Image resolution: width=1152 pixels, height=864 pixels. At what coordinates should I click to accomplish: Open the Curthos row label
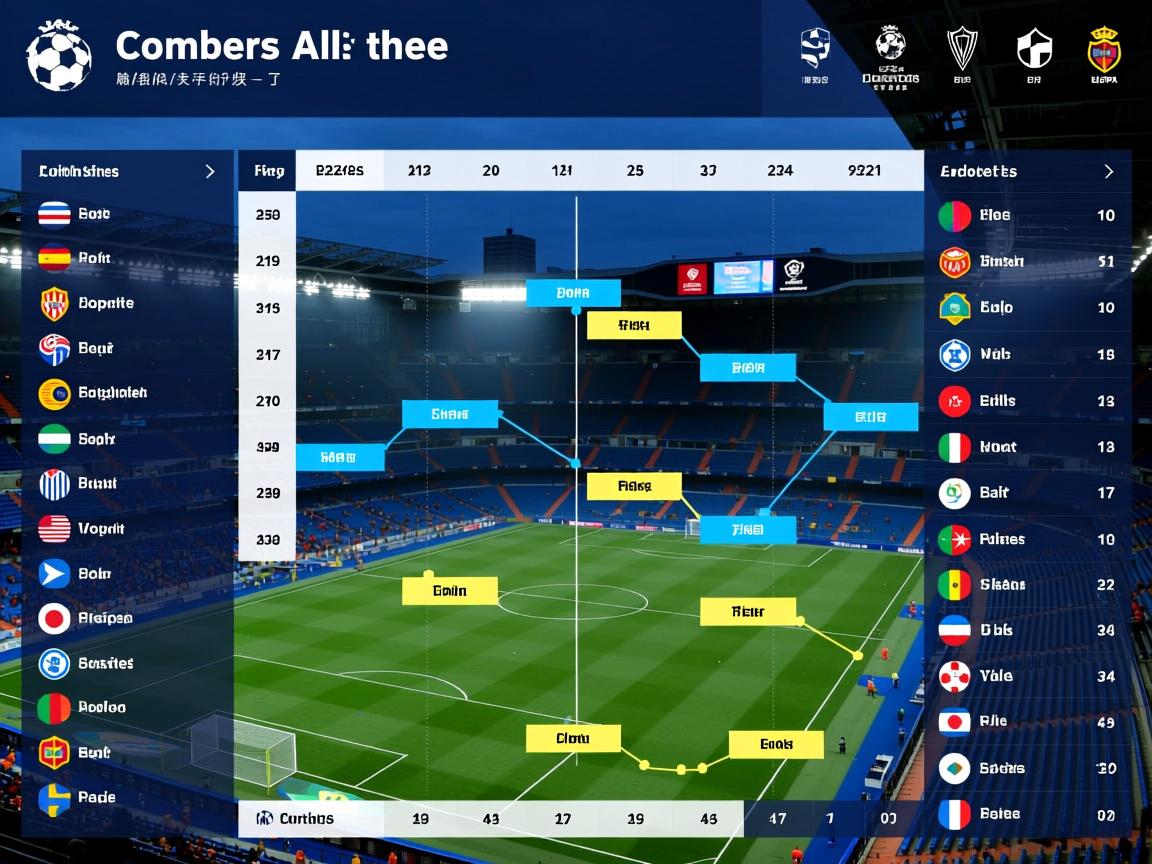[x=306, y=818]
